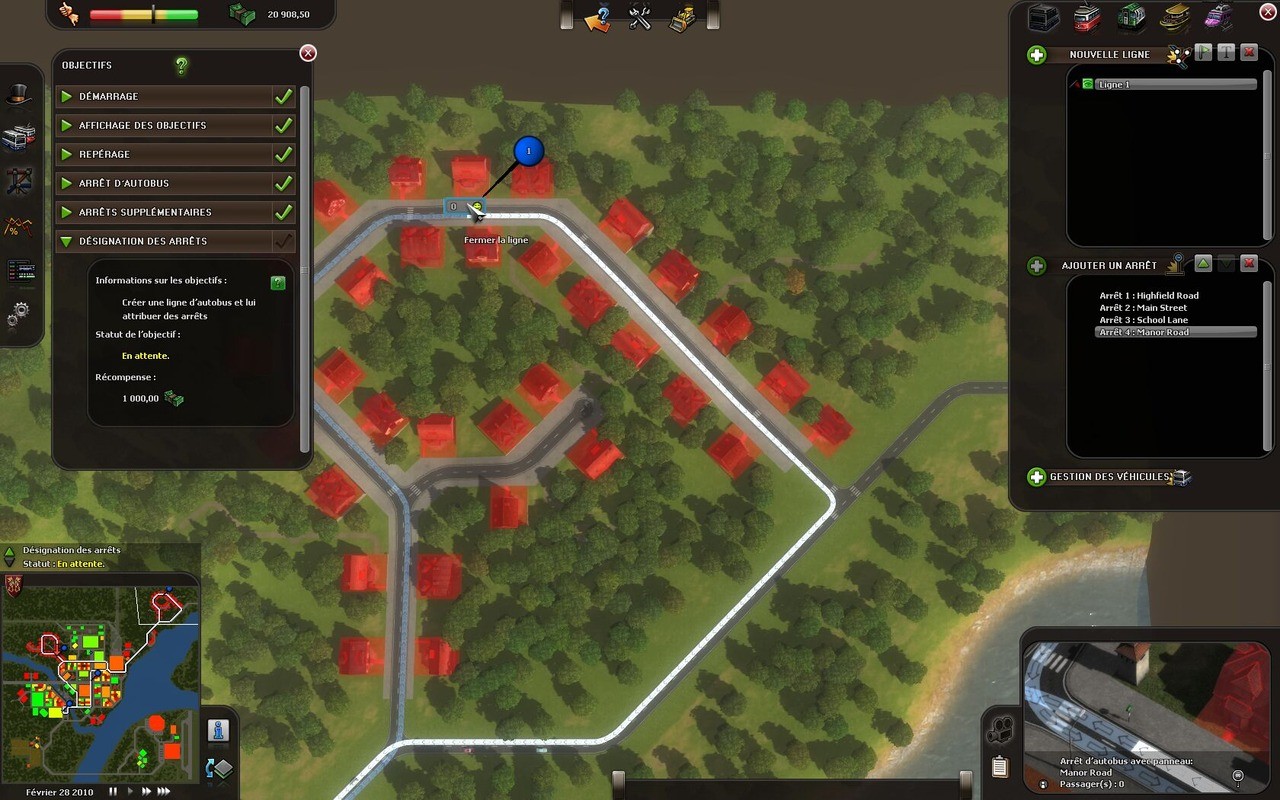Select the tram vehicle type
1280x800 pixels.
click(1087, 17)
